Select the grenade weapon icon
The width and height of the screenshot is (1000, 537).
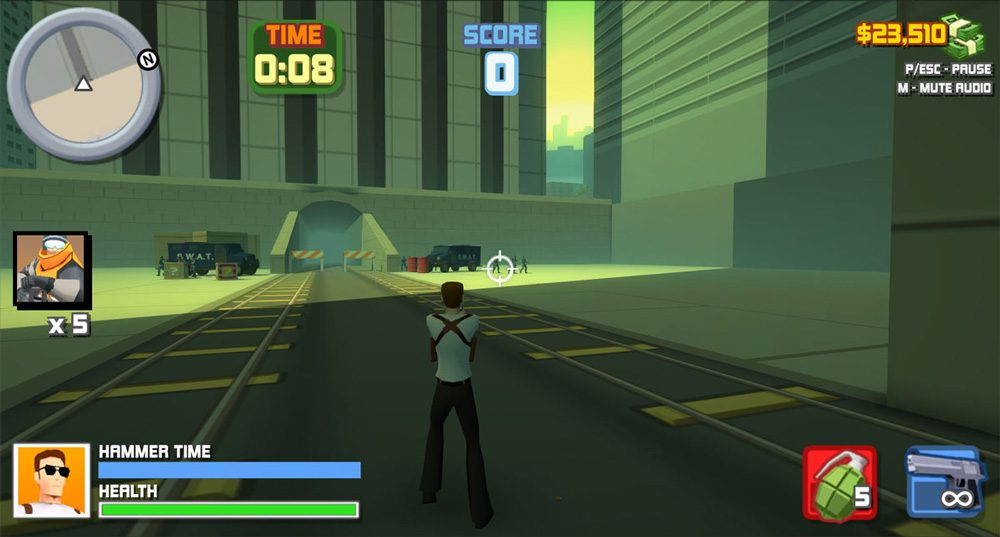pyautogui.click(x=840, y=484)
